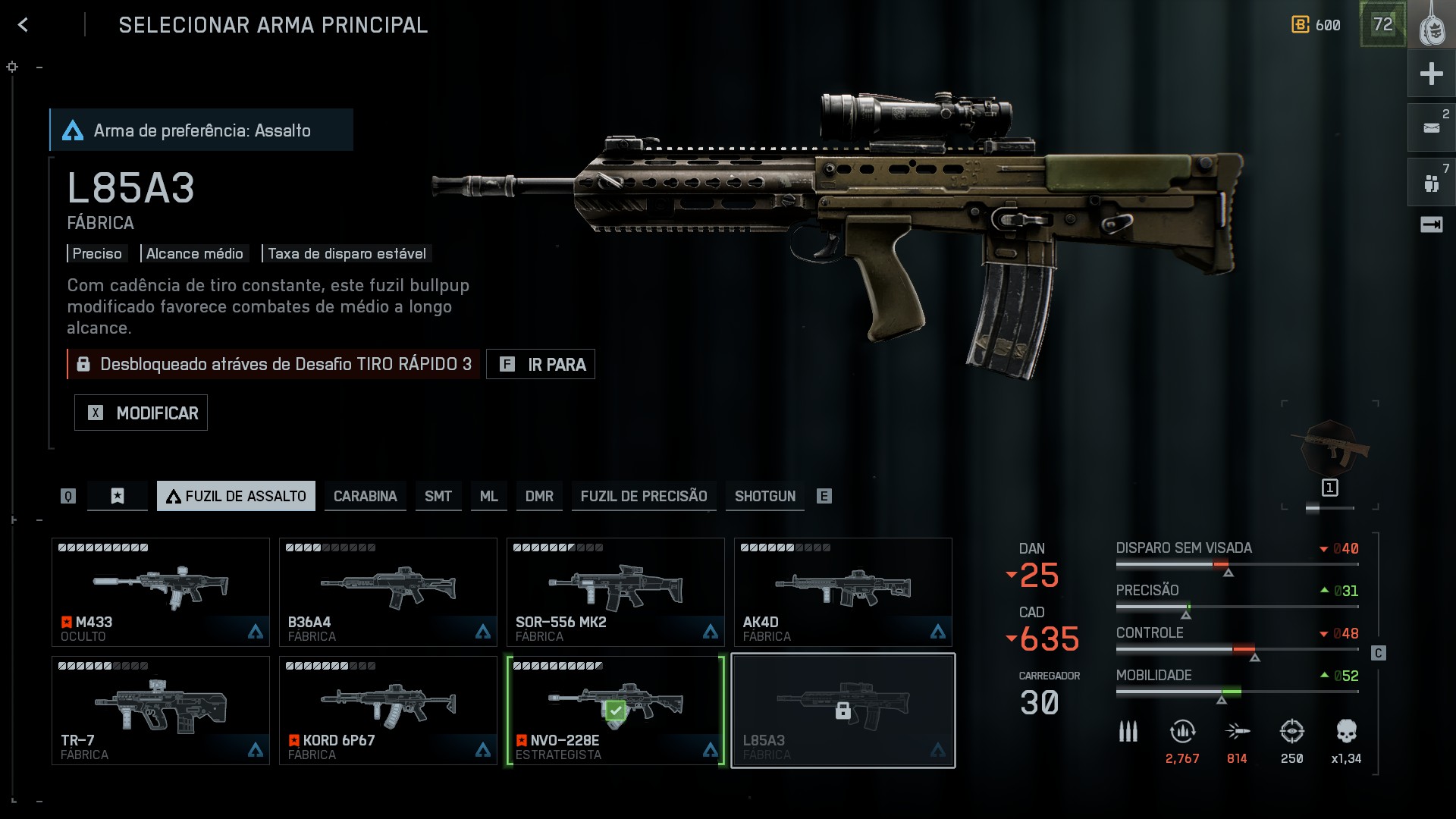Open the FUZIL DE PRECISÃO tab
Screen dimensions: 1456x819
[x=643, y=496]
